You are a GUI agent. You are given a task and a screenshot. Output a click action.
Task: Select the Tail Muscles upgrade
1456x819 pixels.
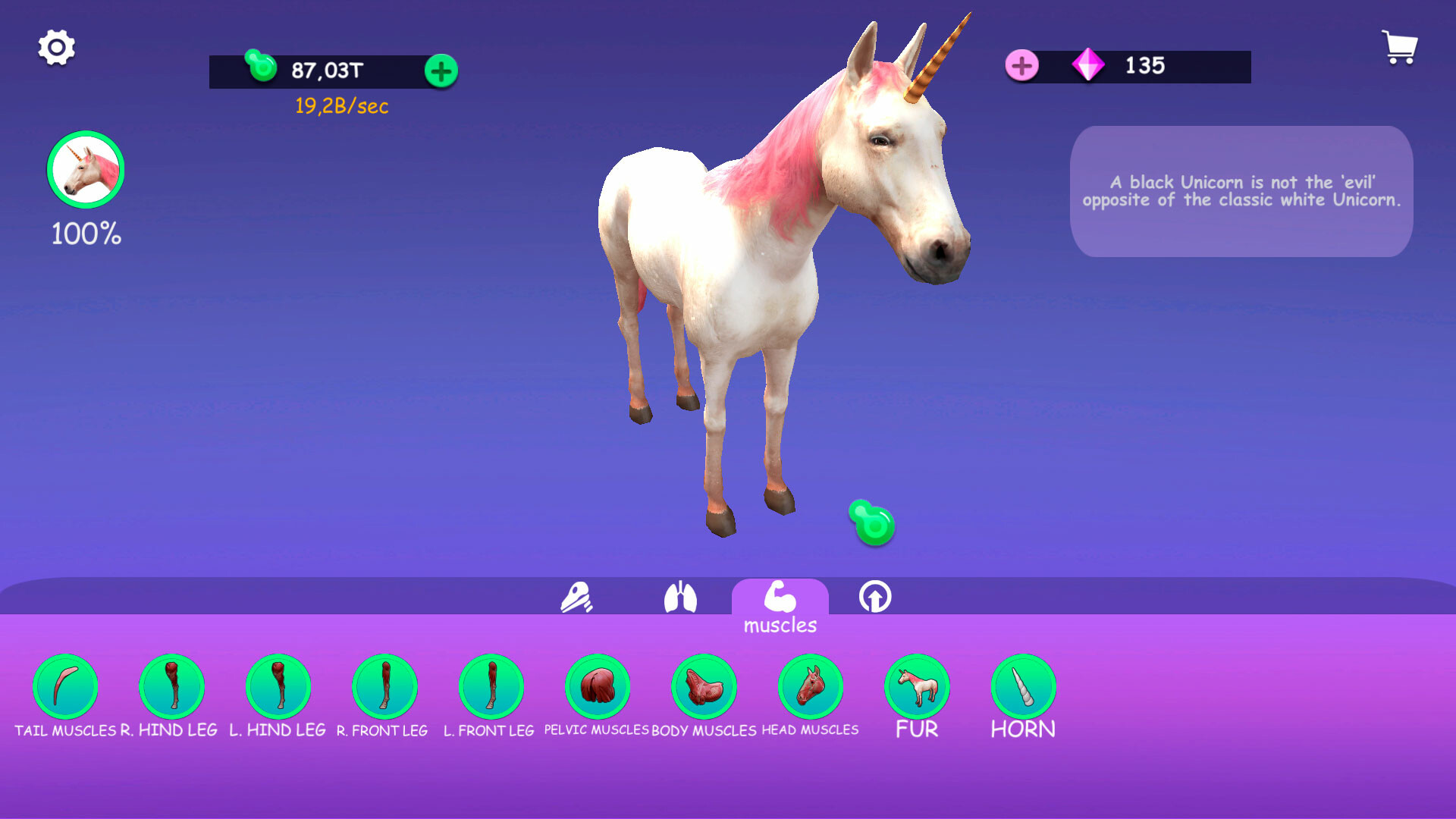pos(66,688)
